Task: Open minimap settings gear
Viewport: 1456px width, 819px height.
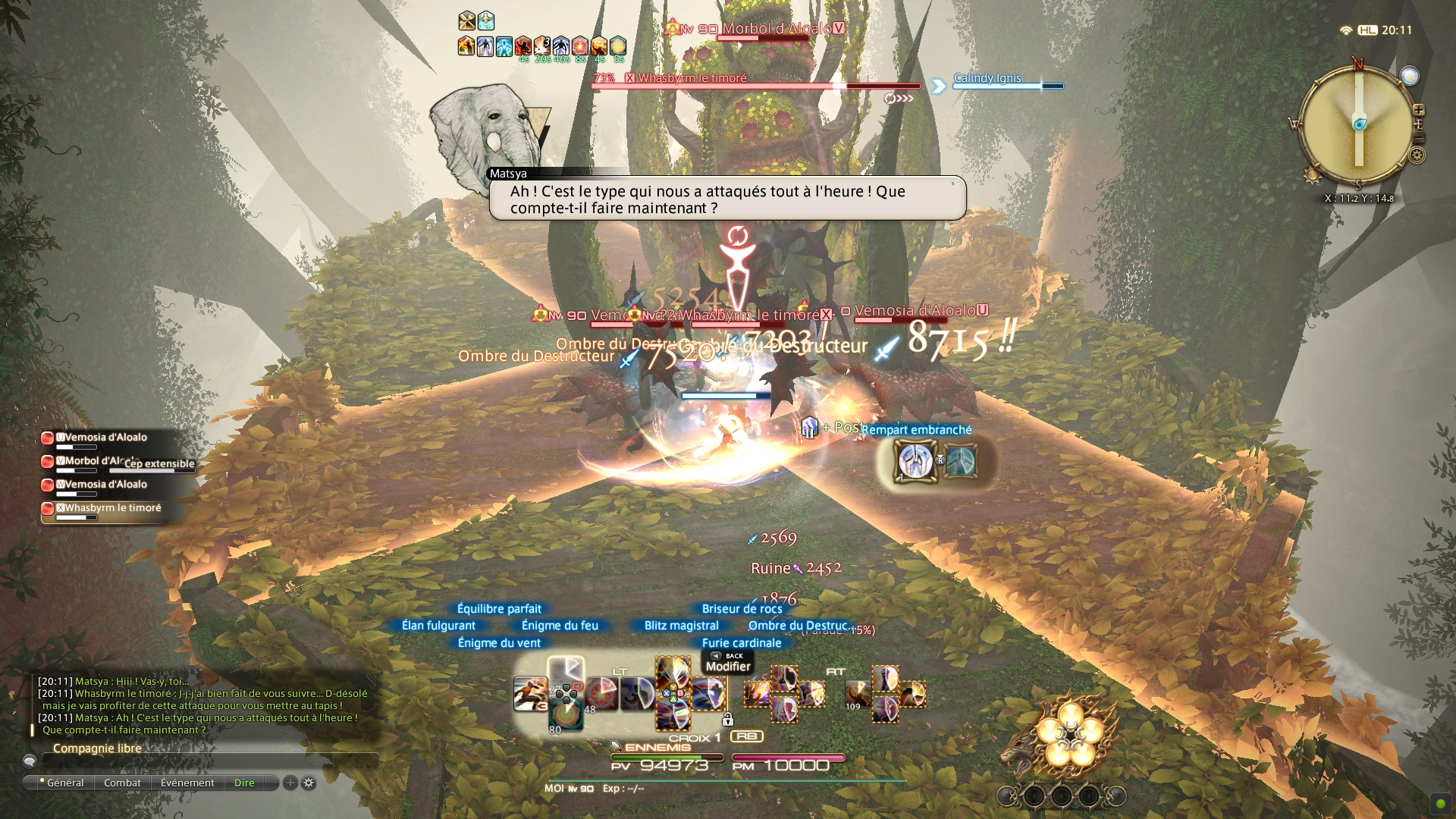Action: 1417,156
